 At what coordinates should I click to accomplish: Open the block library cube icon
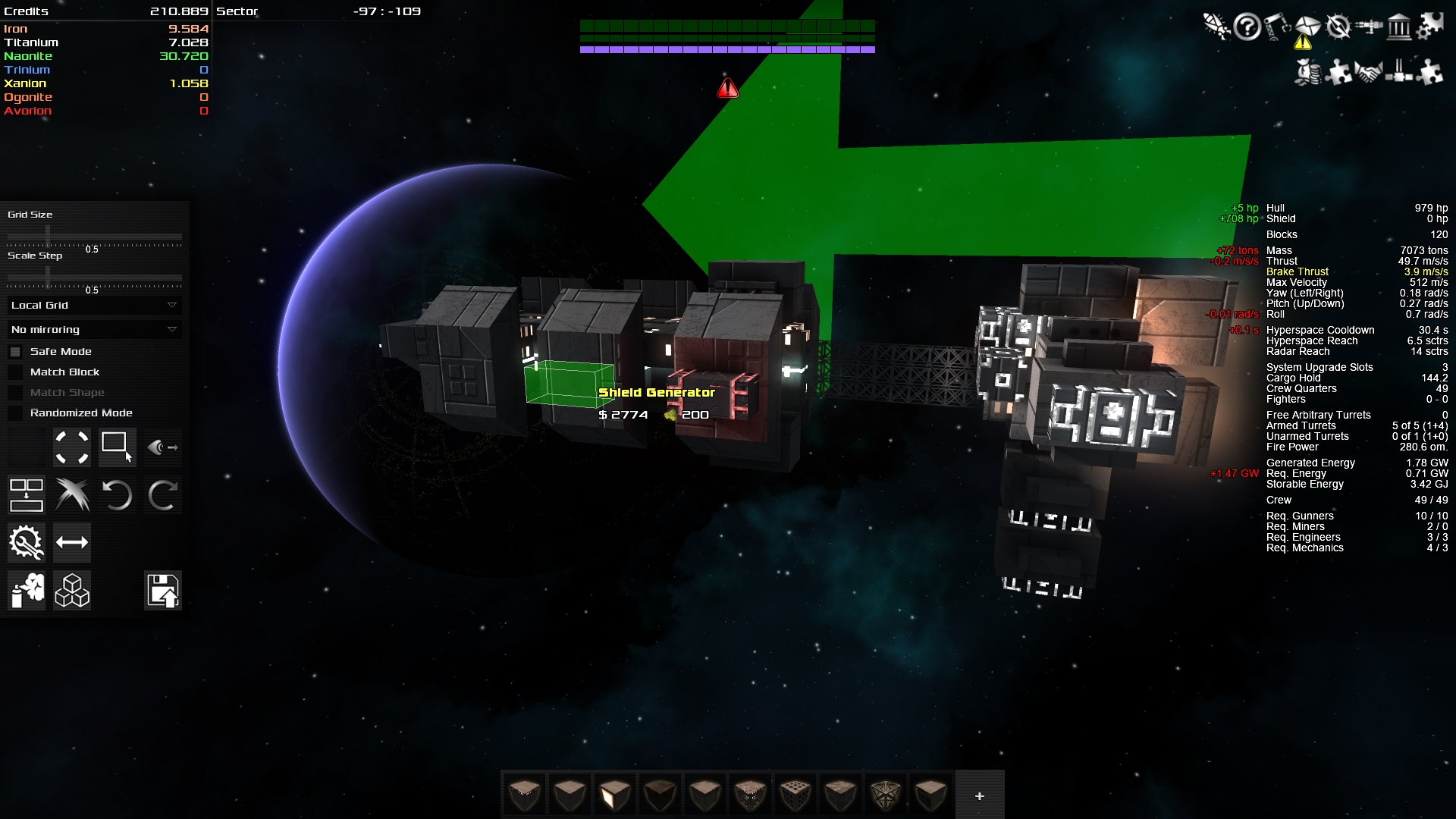tap(72, 591)
